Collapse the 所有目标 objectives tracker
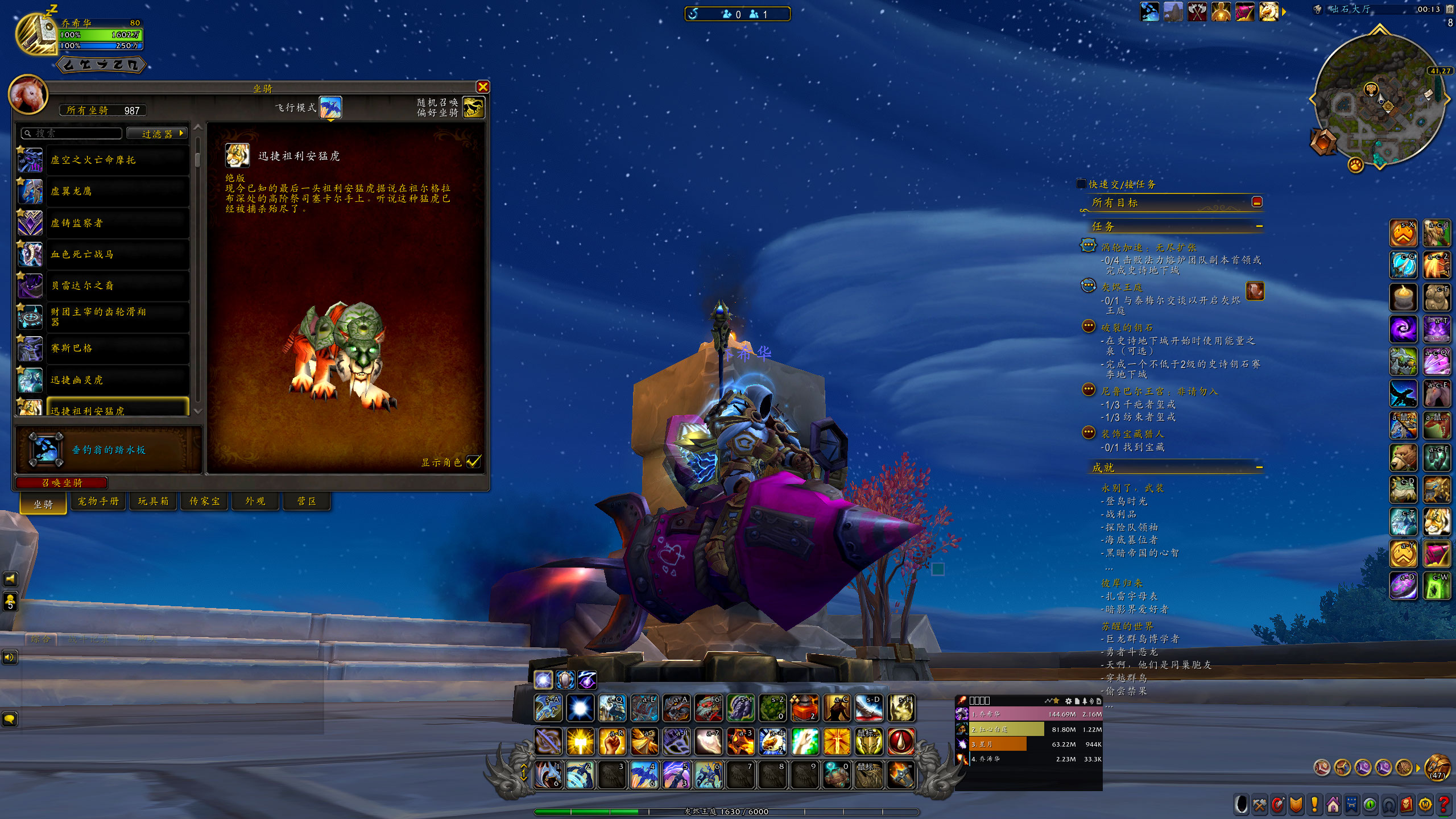Viewport: 1456px width, 819px height. tap(1257, 202)
